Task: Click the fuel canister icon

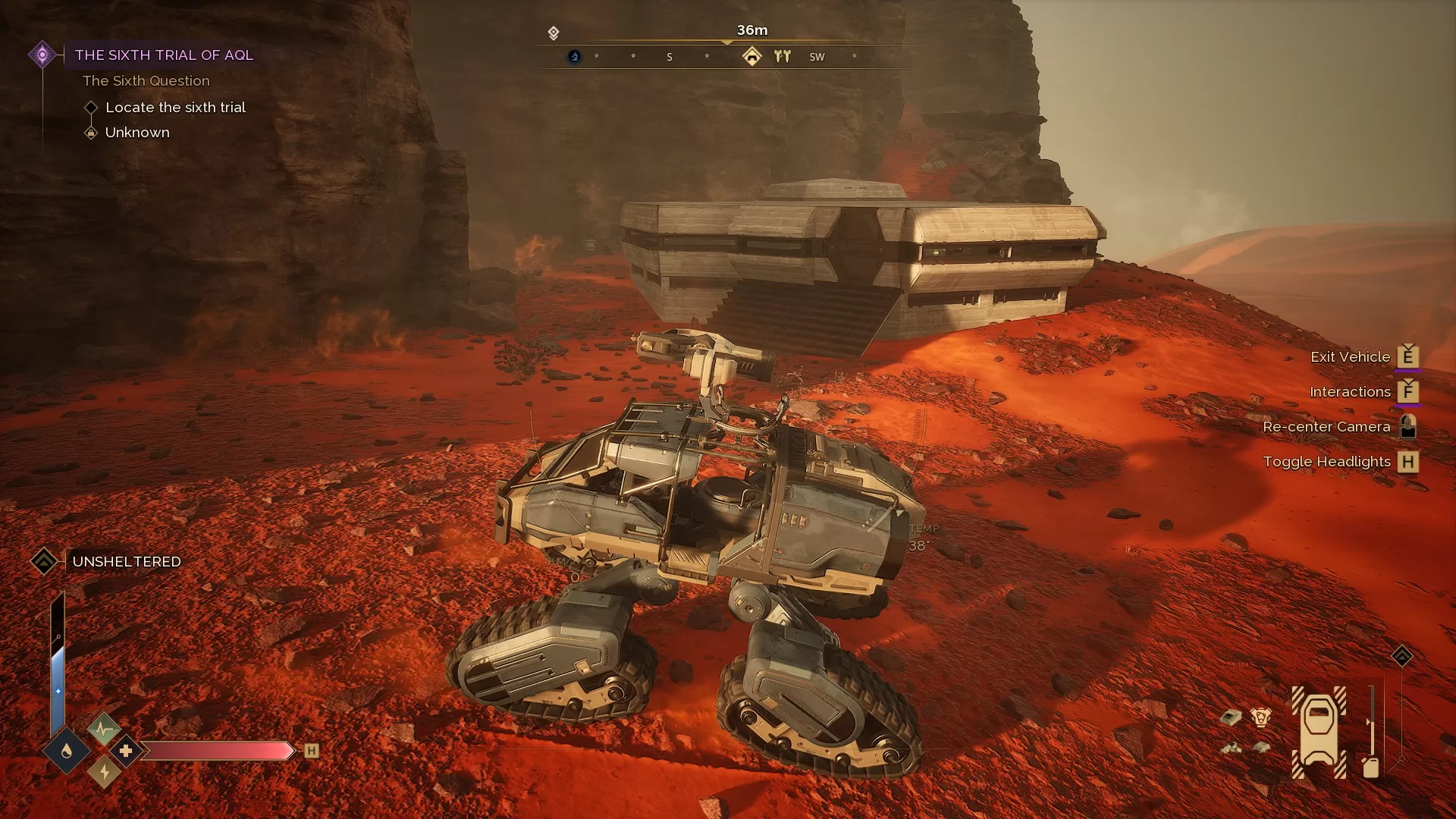Action: point(1370,767)
